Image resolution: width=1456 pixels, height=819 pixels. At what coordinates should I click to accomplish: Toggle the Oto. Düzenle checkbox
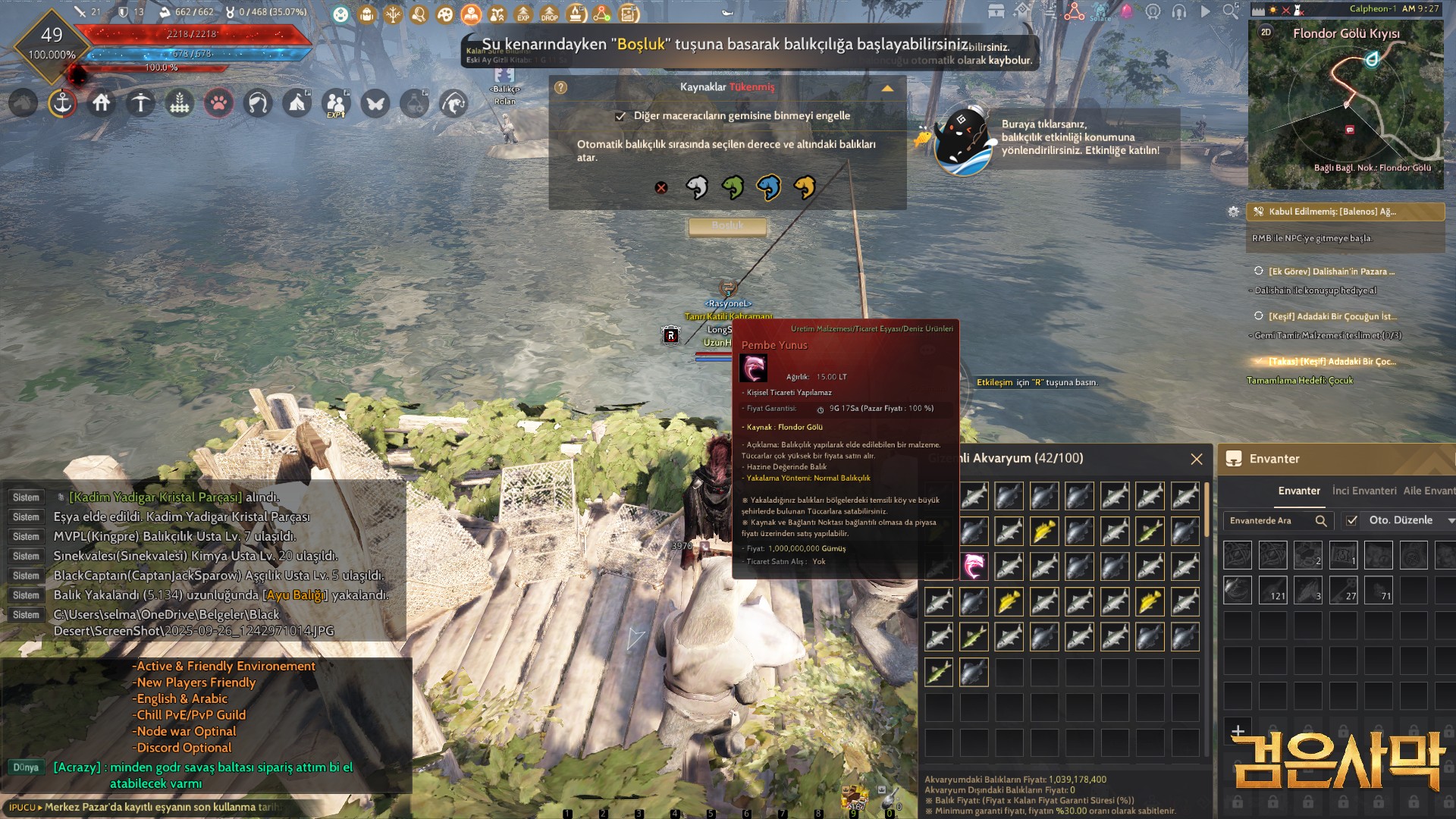pyautogui.click(x=1351, y=520)
